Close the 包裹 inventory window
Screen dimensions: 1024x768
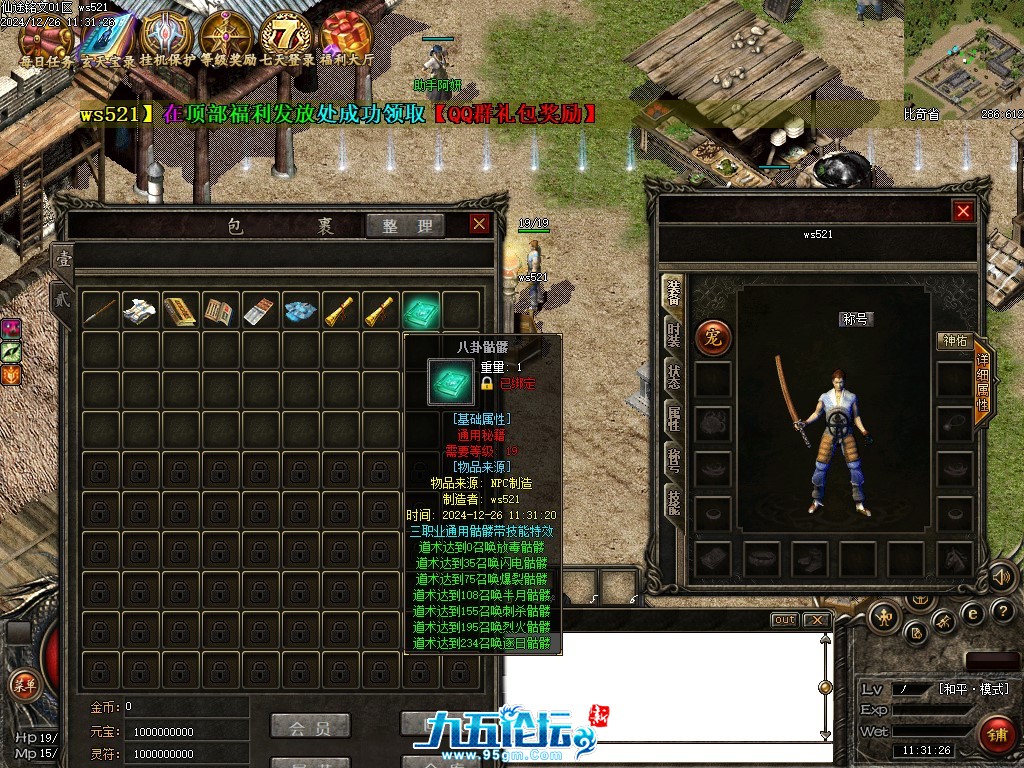click(x=480, y=224)
